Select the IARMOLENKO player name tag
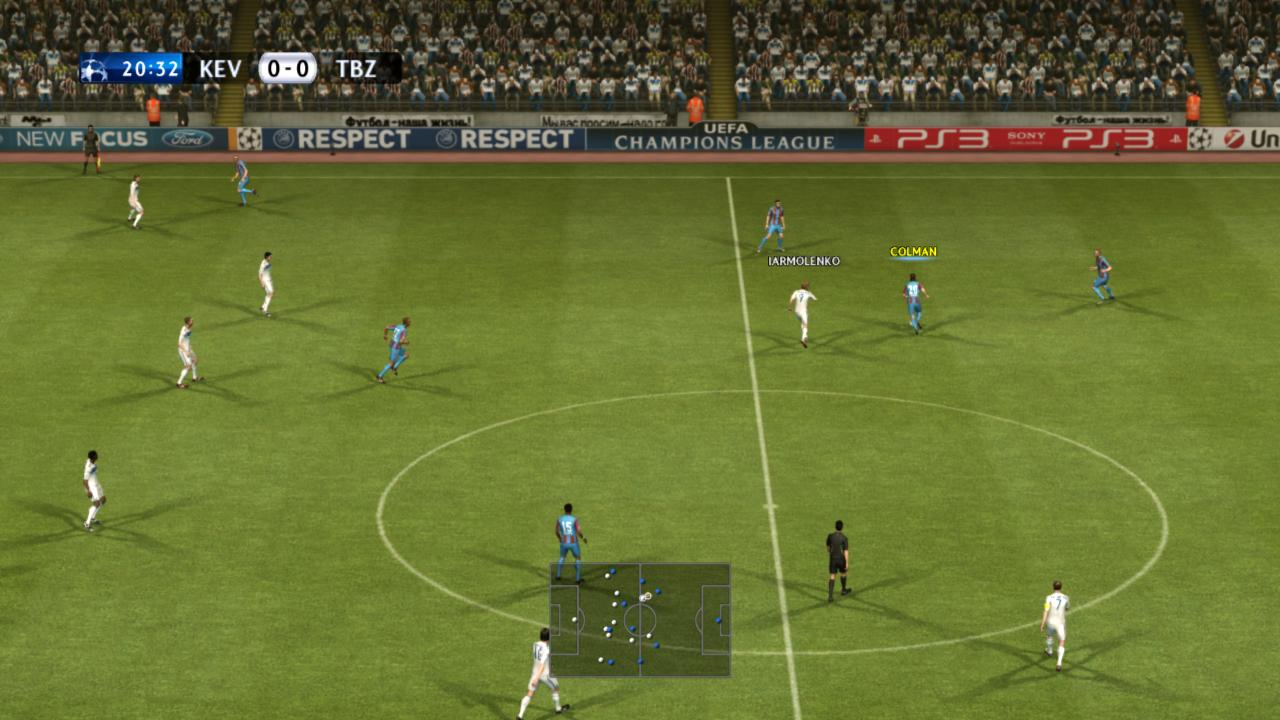1280x720 pixels. tap(804, 261)
